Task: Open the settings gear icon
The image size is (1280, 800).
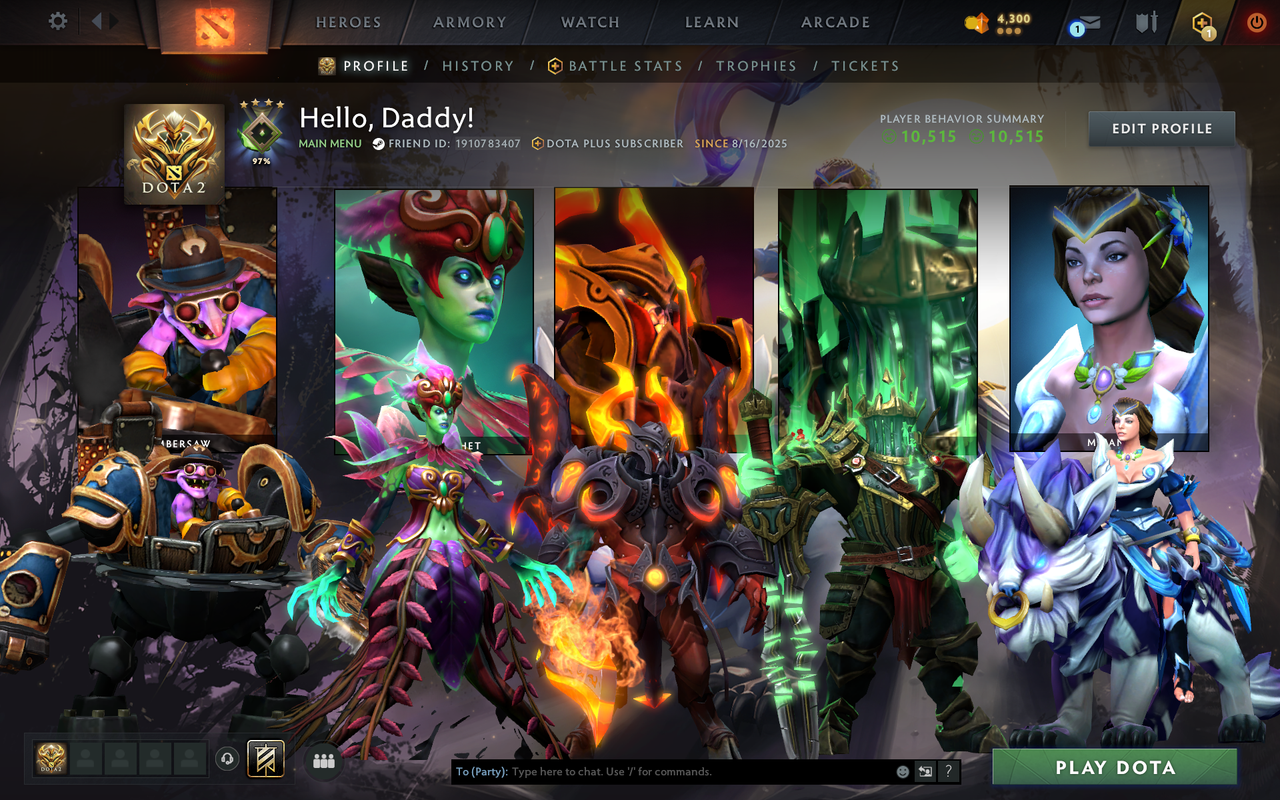Action: (56, 20)
